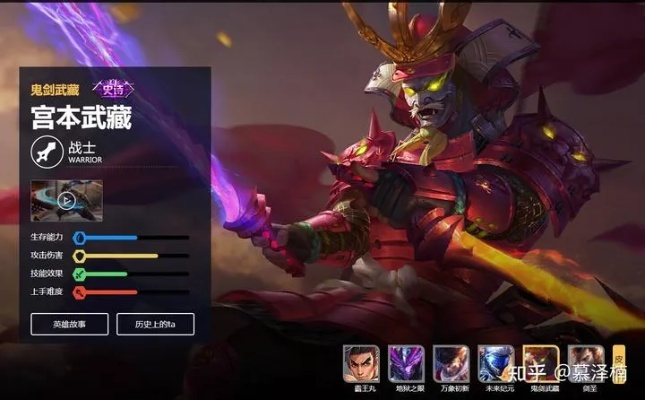The image size is (645, 400).
Task: Open the 英雄故事 hero story button
Action: click(x=69, y=325)
